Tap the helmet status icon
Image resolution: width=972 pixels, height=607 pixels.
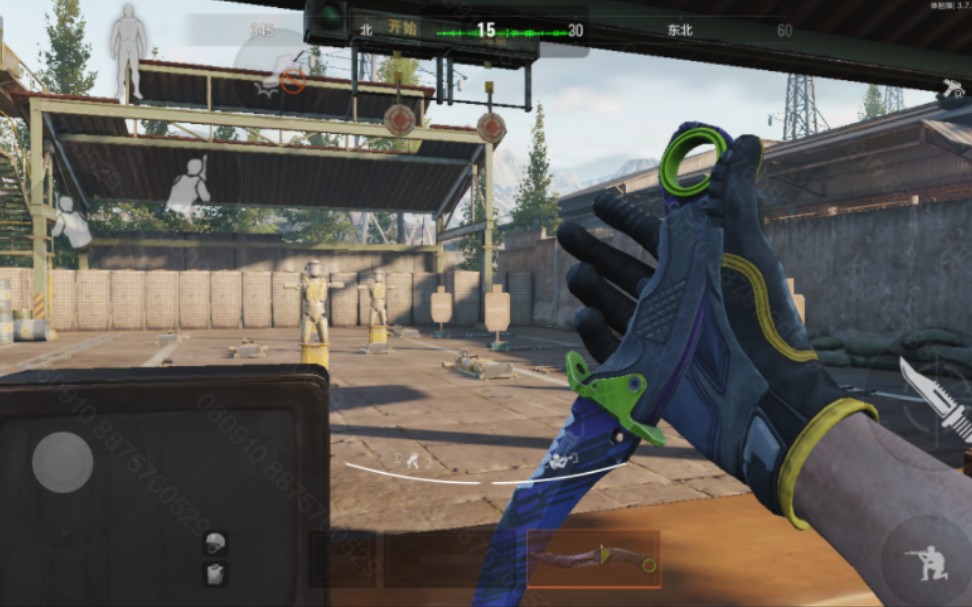coord(215,543)
